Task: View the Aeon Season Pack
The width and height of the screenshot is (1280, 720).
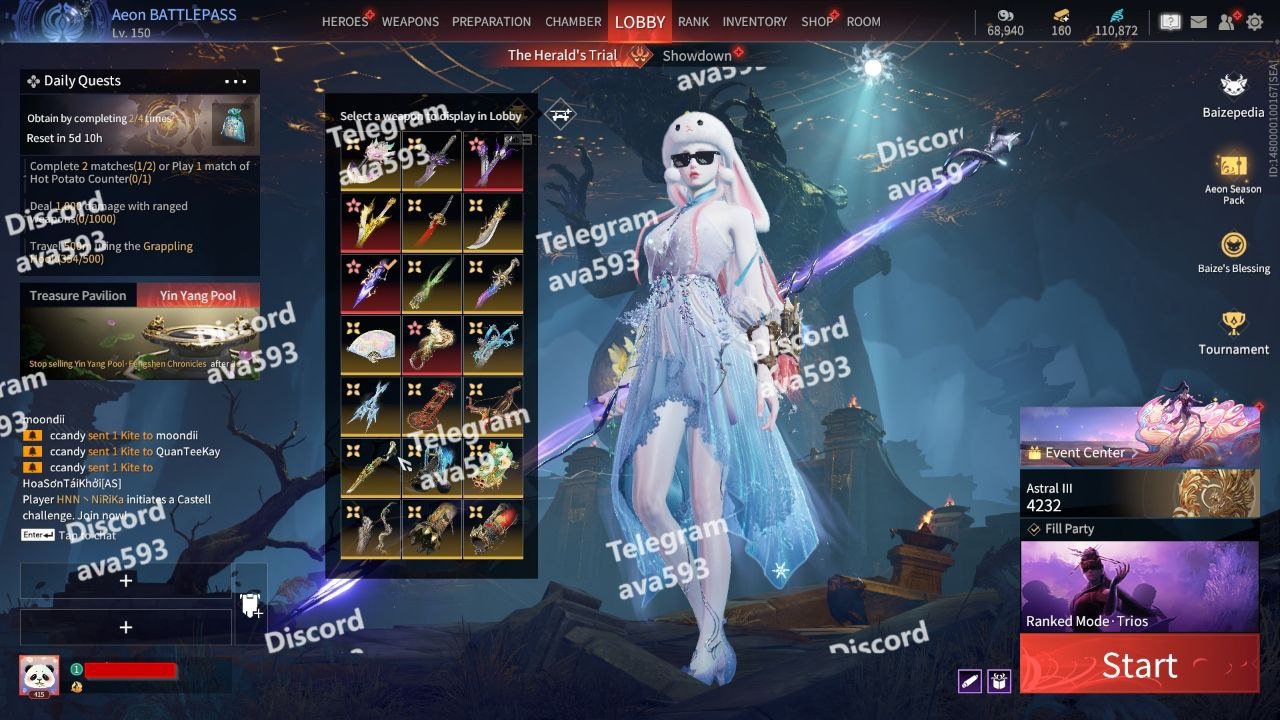Action: coord(1233,177)
